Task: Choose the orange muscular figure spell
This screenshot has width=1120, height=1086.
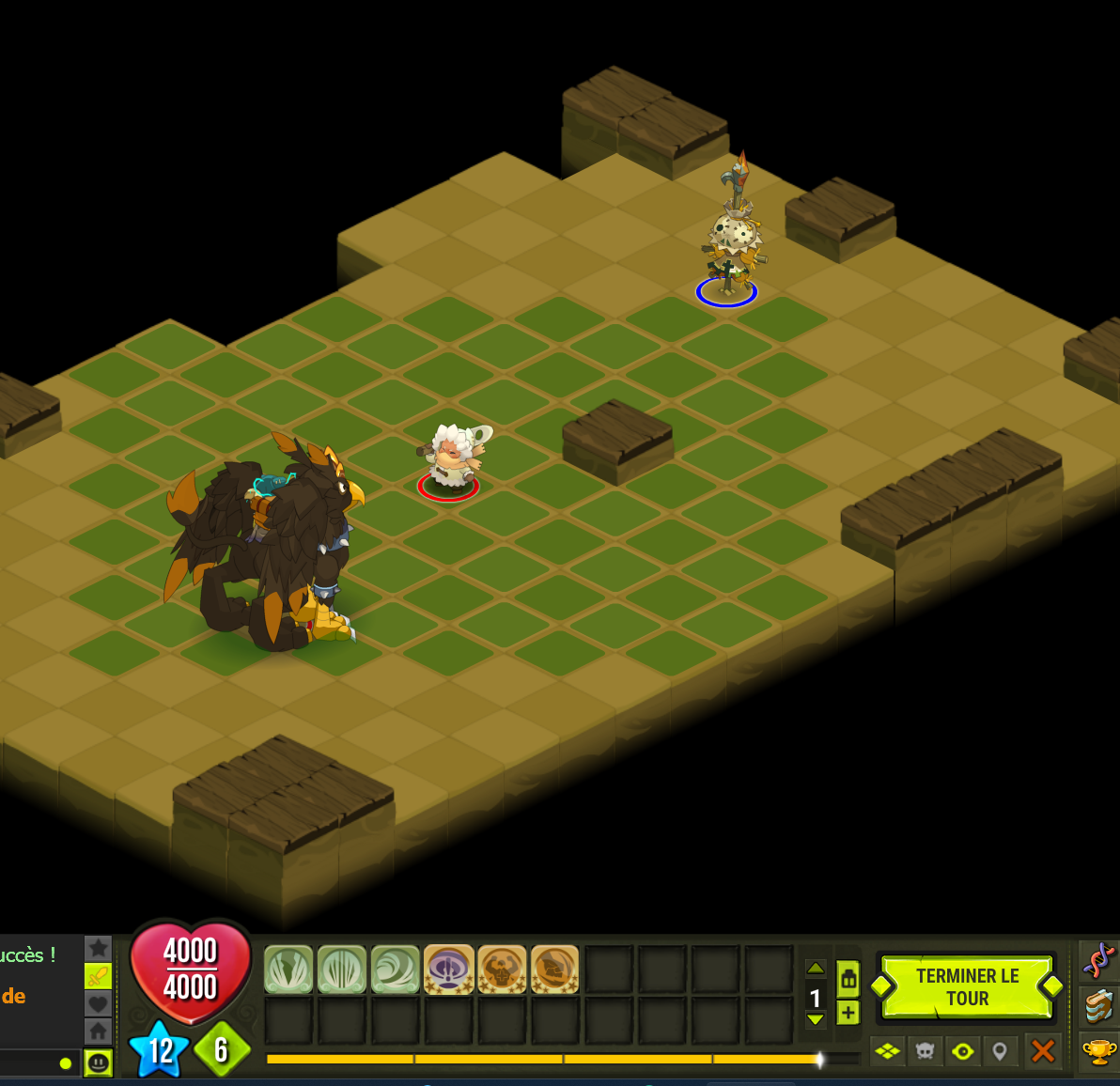Action: 502,970
